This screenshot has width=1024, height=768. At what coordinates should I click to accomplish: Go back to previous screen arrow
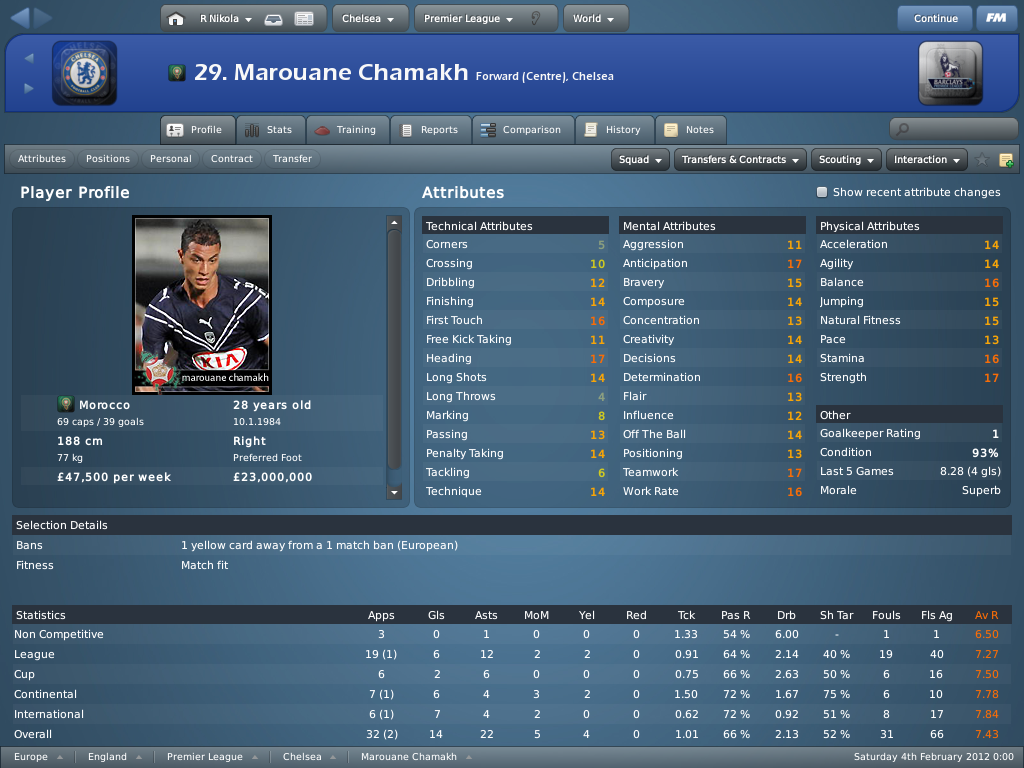pyautogui.click(x=19, y=17)
